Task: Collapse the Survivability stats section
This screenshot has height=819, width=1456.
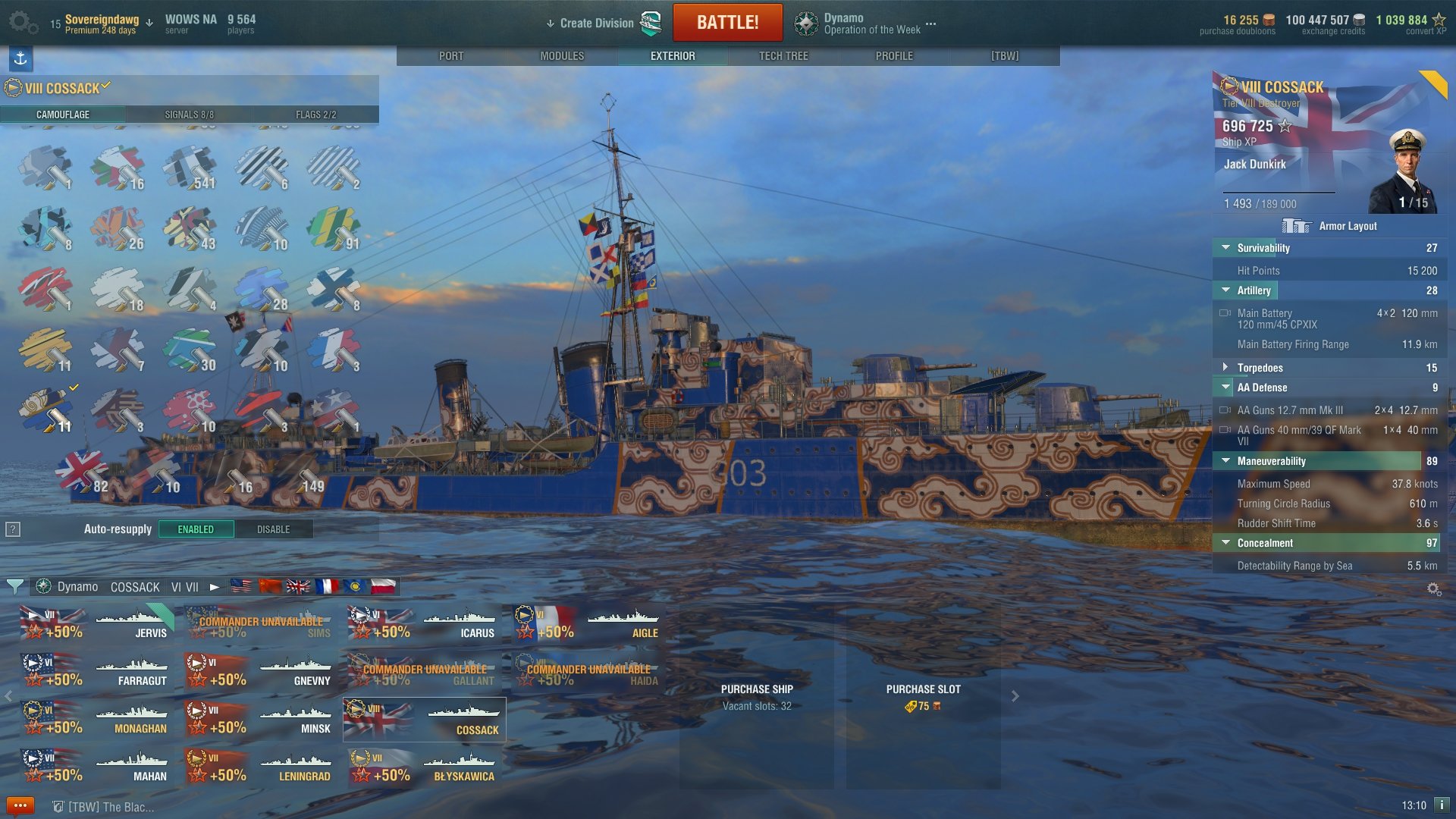Action: point(1225,248)
